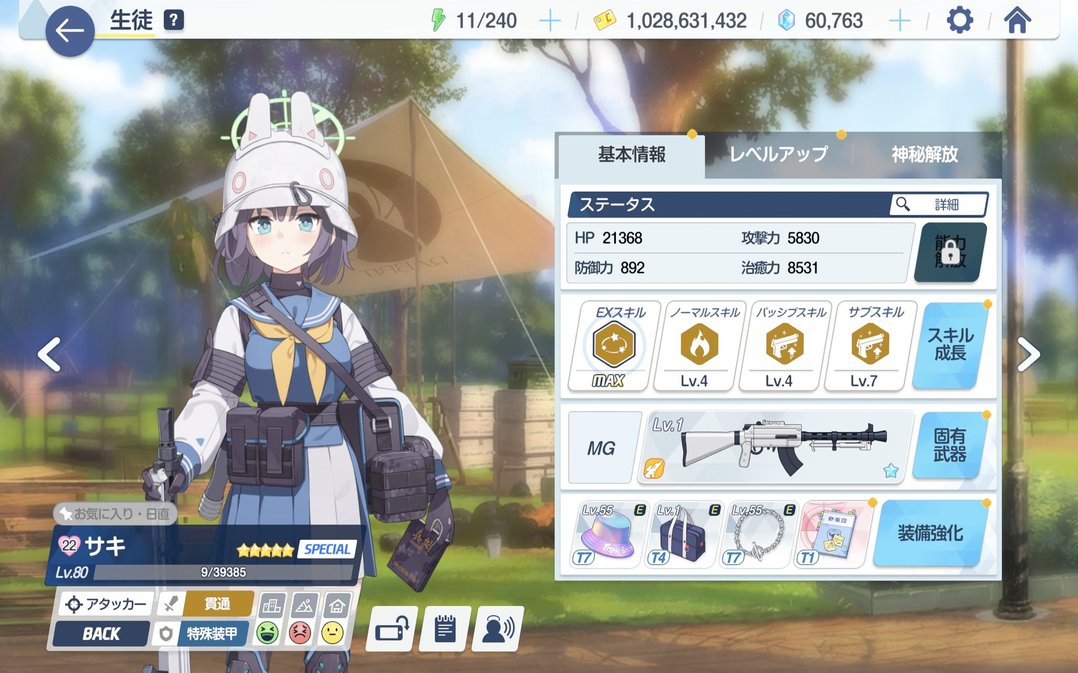Select the bag equipment slot

tap(685, 536)
